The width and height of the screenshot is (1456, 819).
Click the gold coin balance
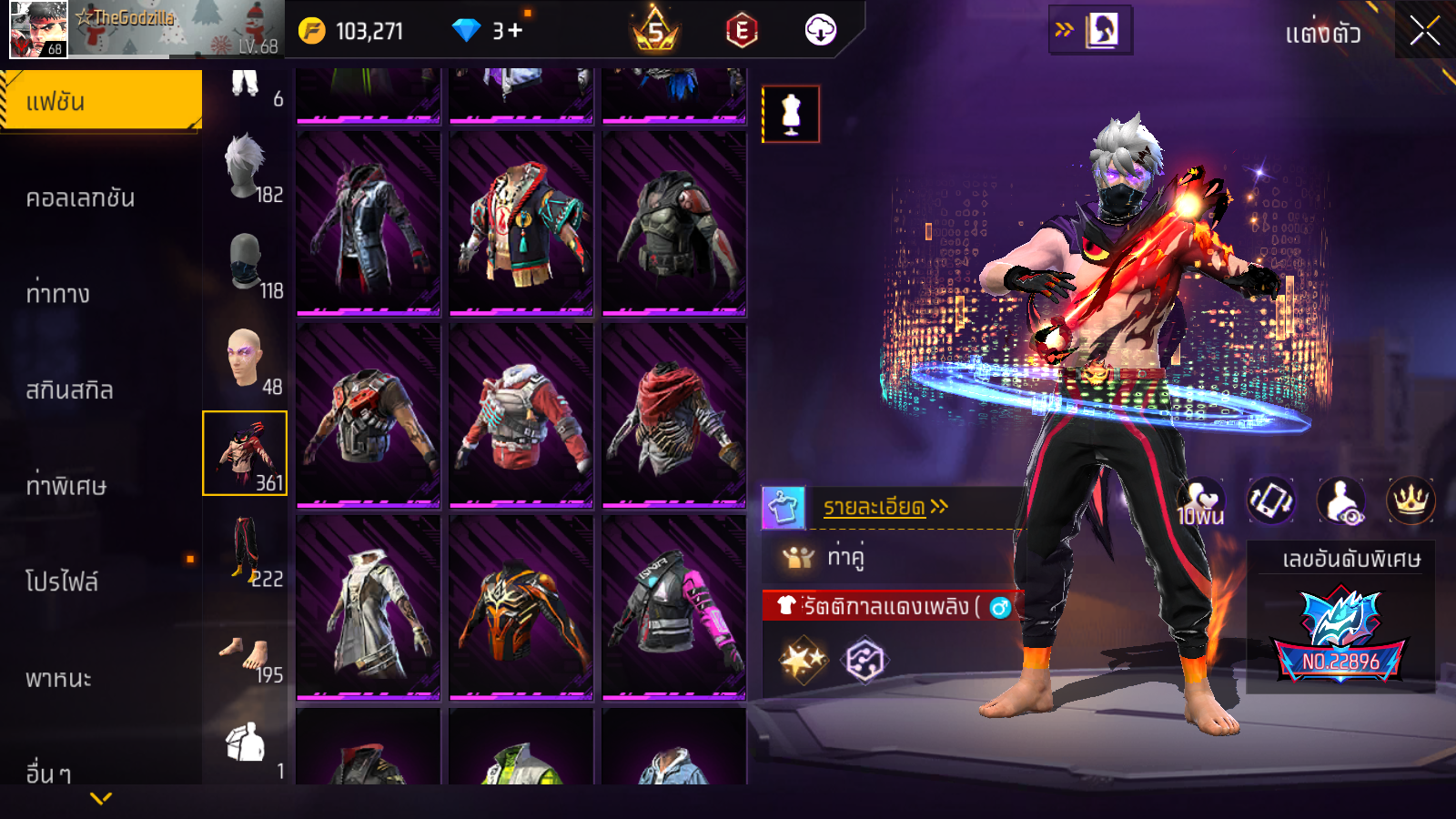tap(351, 31)
